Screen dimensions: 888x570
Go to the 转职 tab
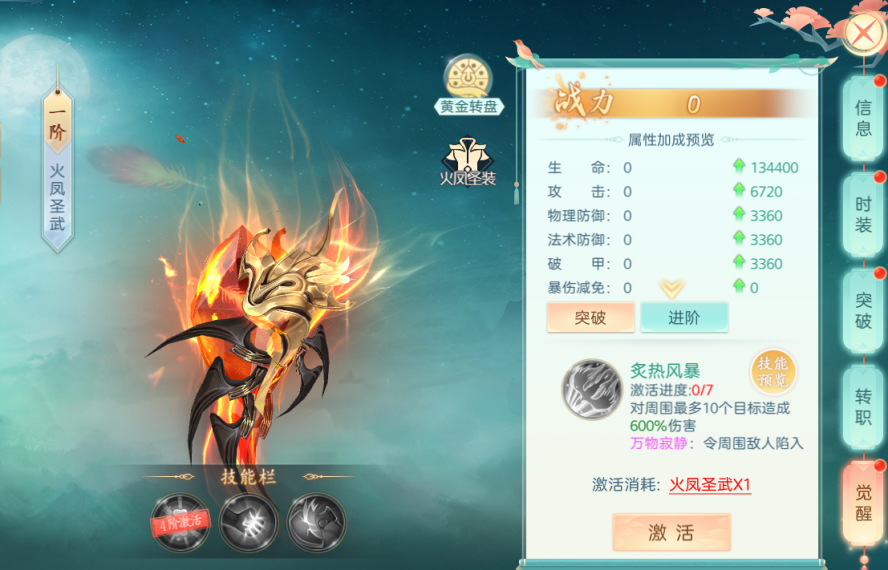pyautogui.click(x=863, y=405)
